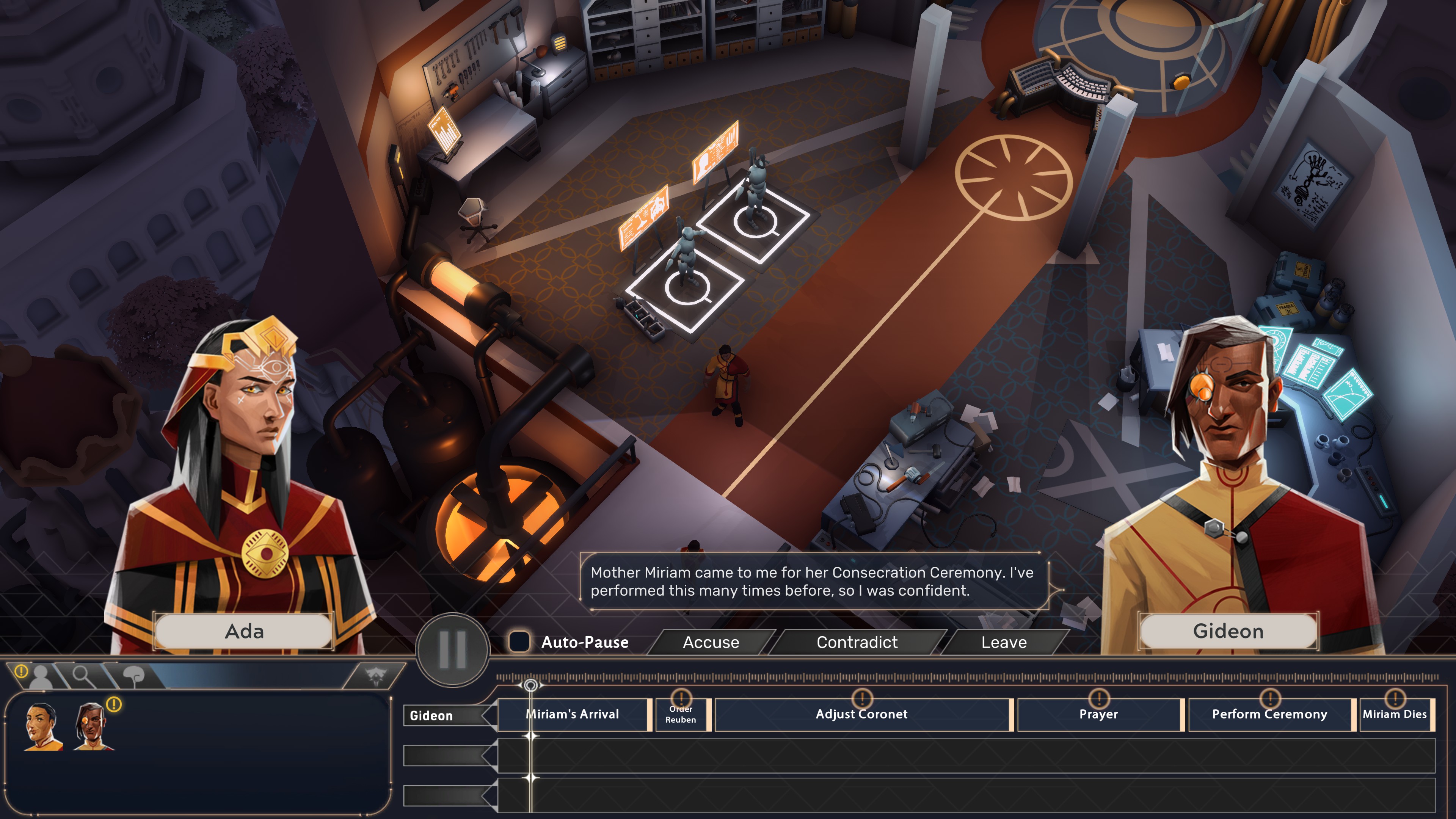This screenshot has height=819, width=1456.
Task: Jump to the Order Reuben timeline event
Action: coord(681,714)
